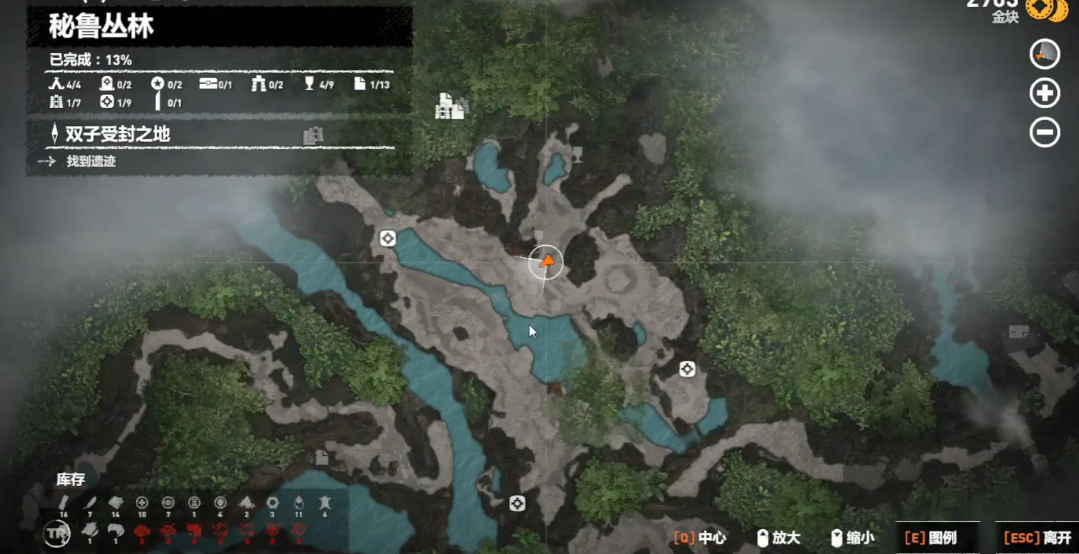
Task: Click the plus zoom-in map button
Action: coord(1045,93)
